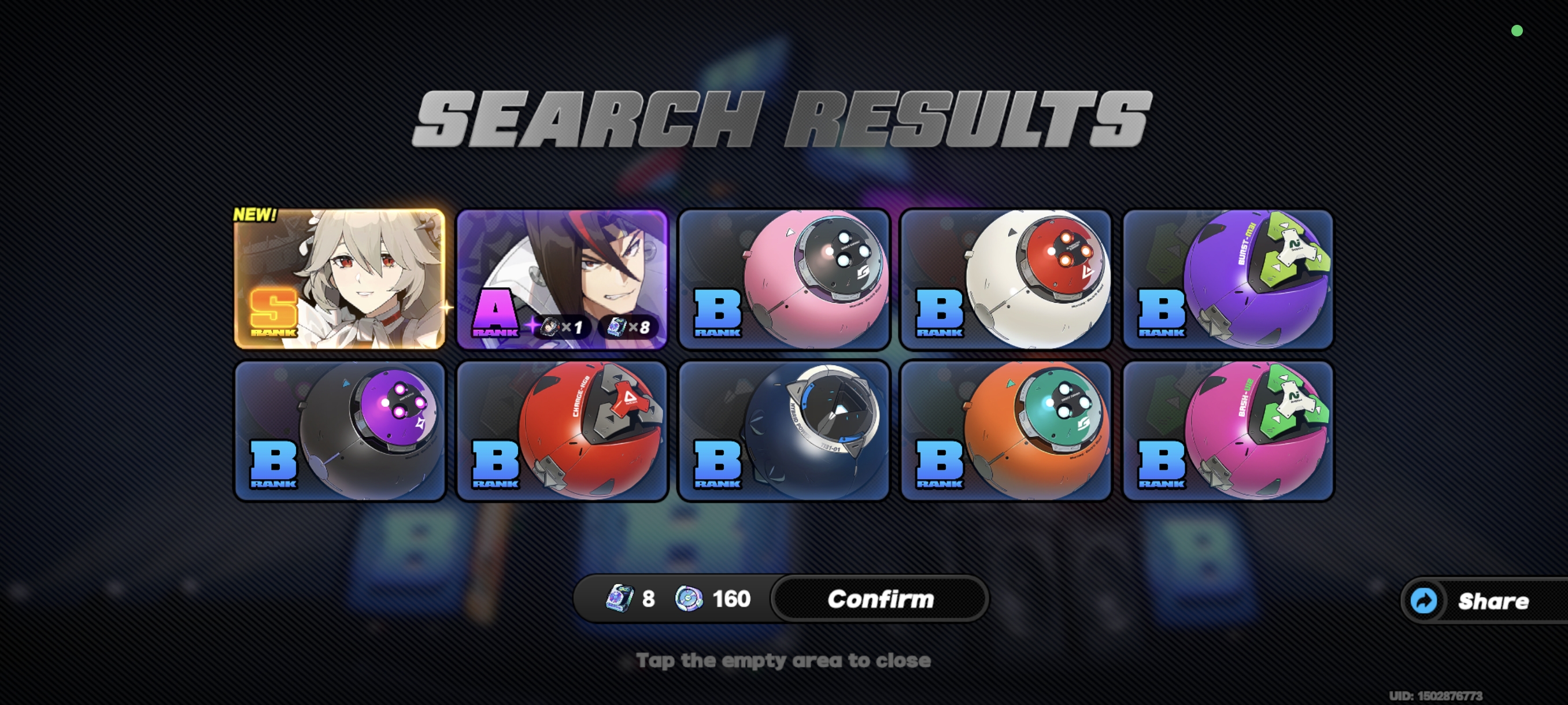Select the navy Hybrid Power Bangboo card
Screen dimensions: 1568x705
pos(784,432)
